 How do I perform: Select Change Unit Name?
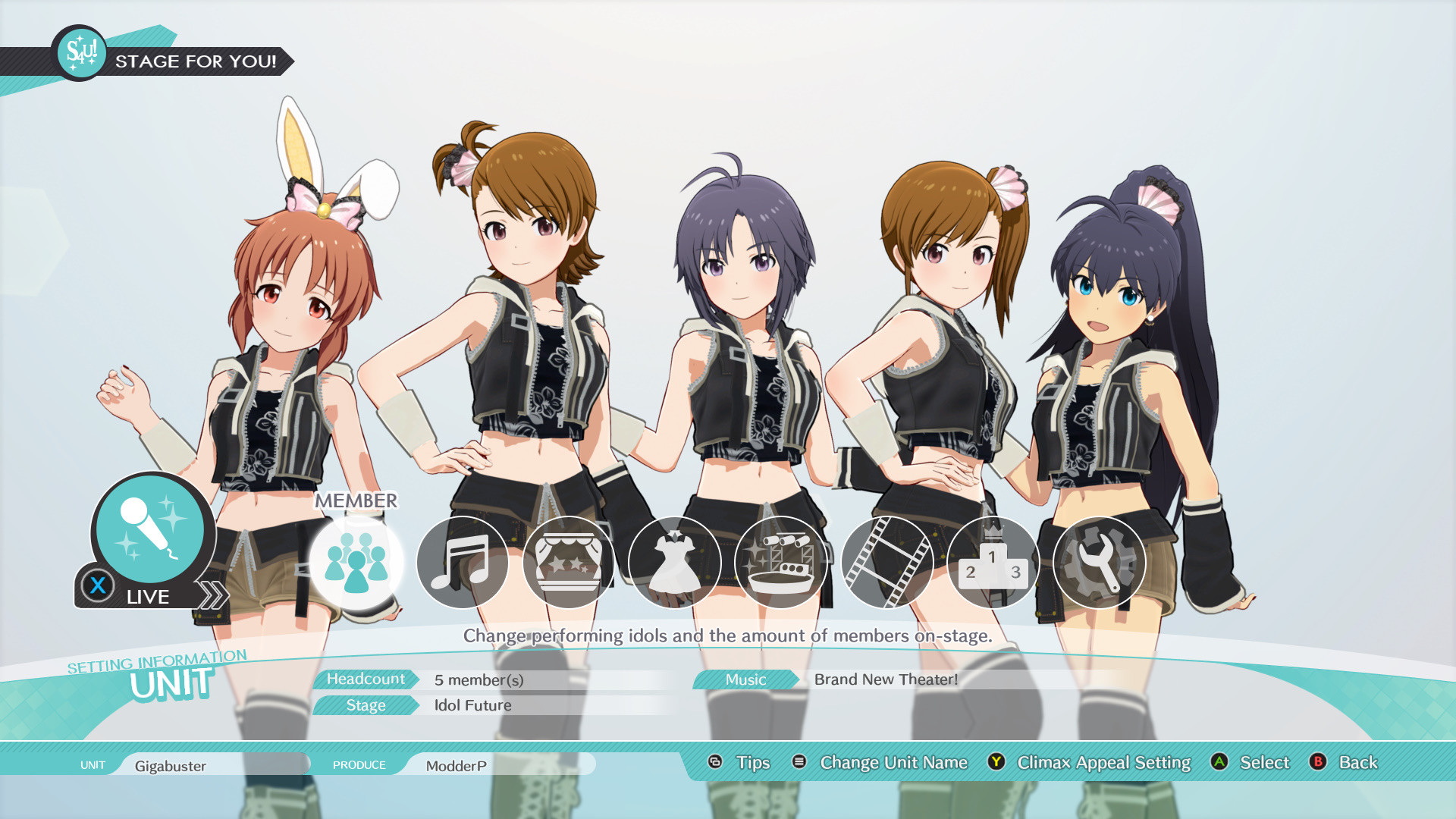[893, 763]
